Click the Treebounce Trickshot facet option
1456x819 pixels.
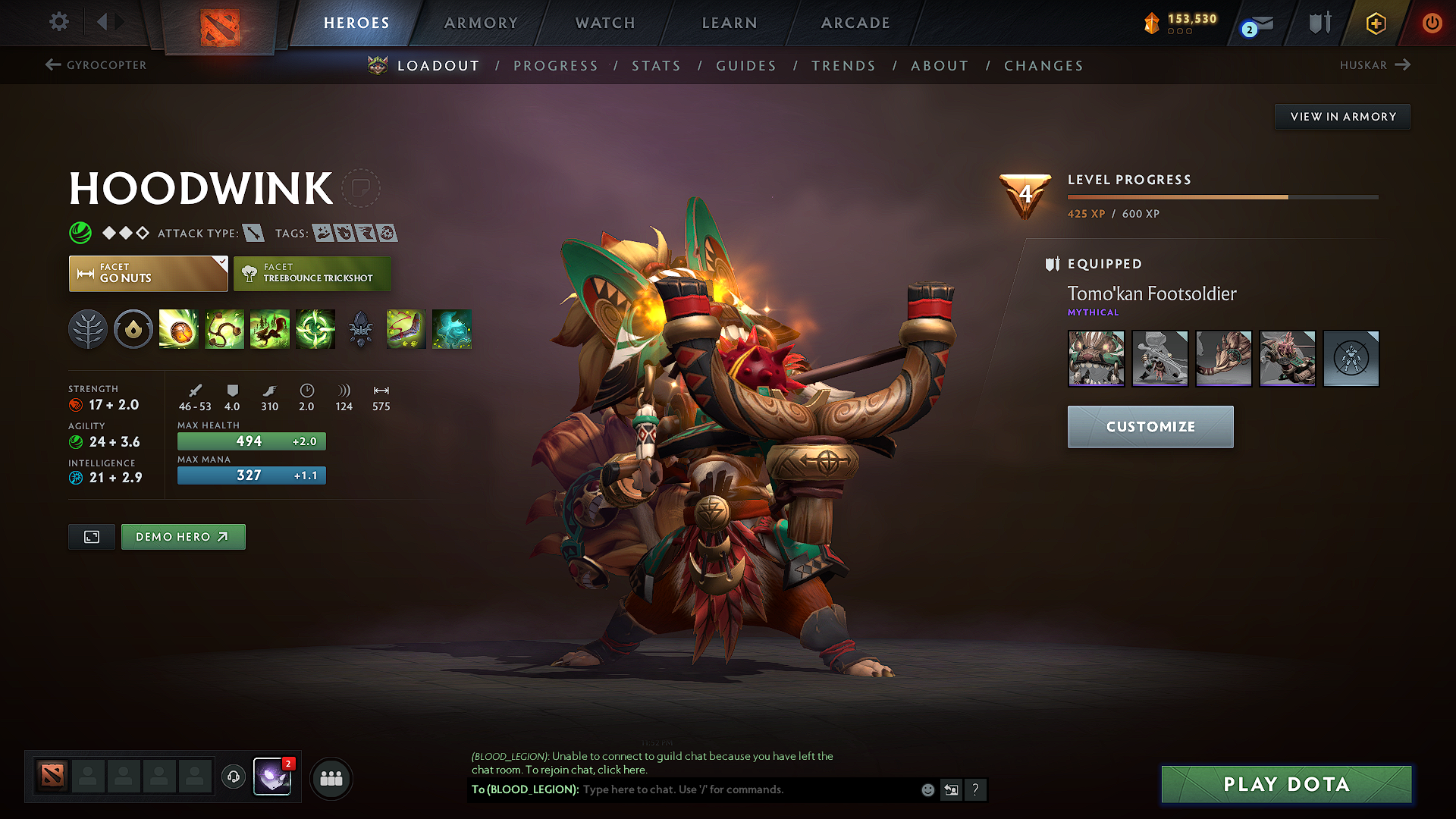[312, 273]
